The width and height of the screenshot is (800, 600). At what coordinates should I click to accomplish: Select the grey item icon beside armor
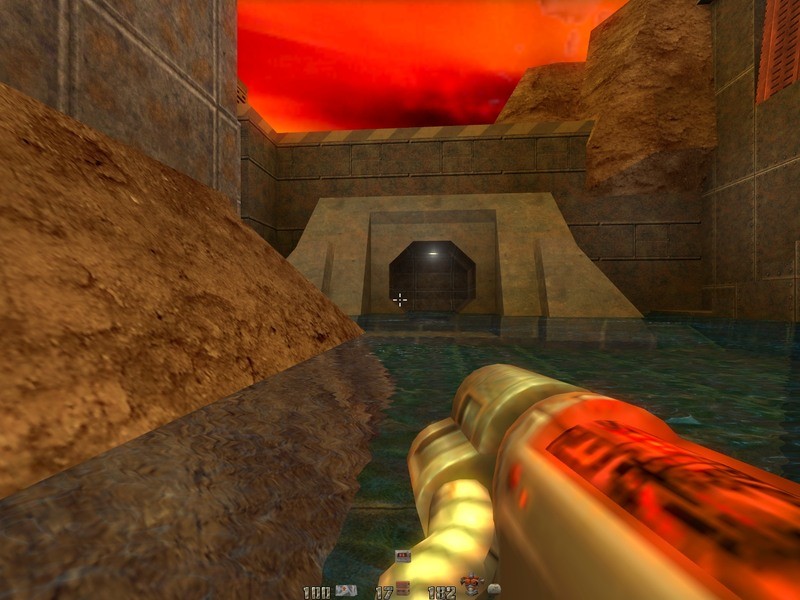[x=494, y=591]
